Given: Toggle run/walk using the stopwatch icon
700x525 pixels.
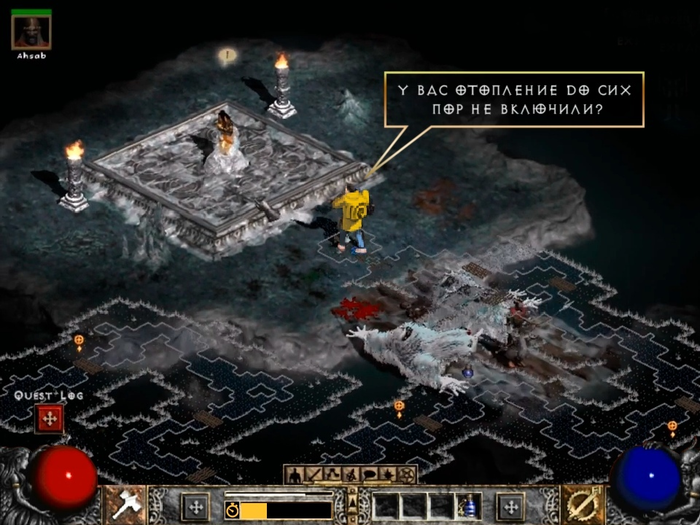Looking at the screenshot, I should coord(232,509).
